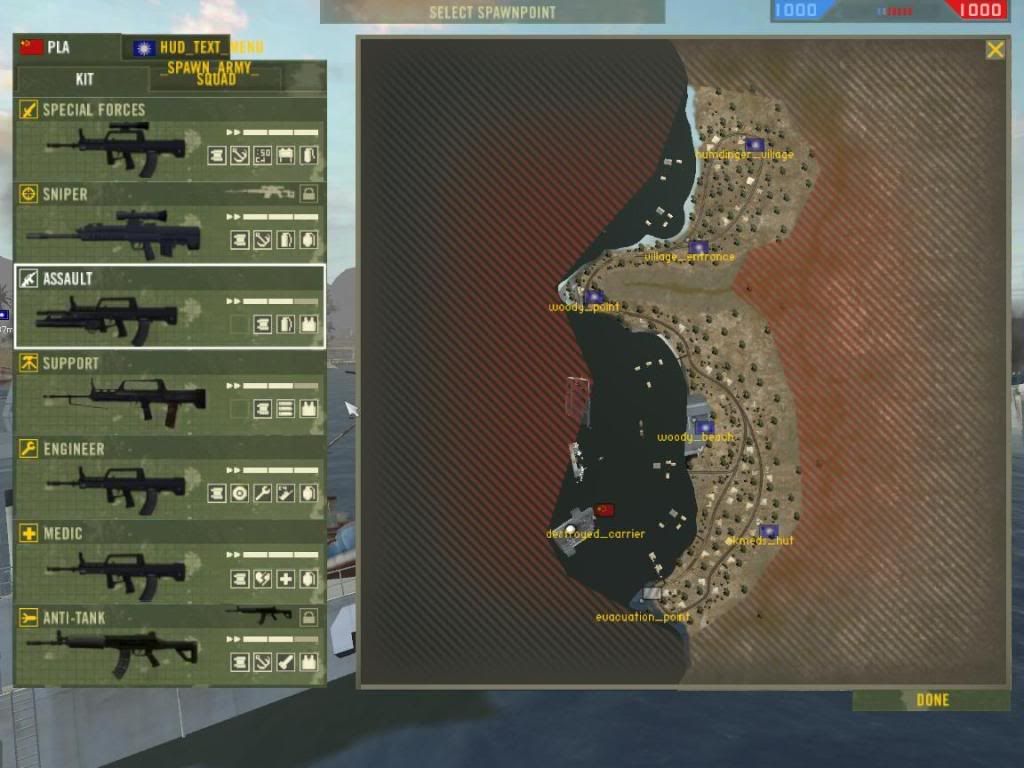
Task: Select the Special Forces kit
Action: pos(170,138)
